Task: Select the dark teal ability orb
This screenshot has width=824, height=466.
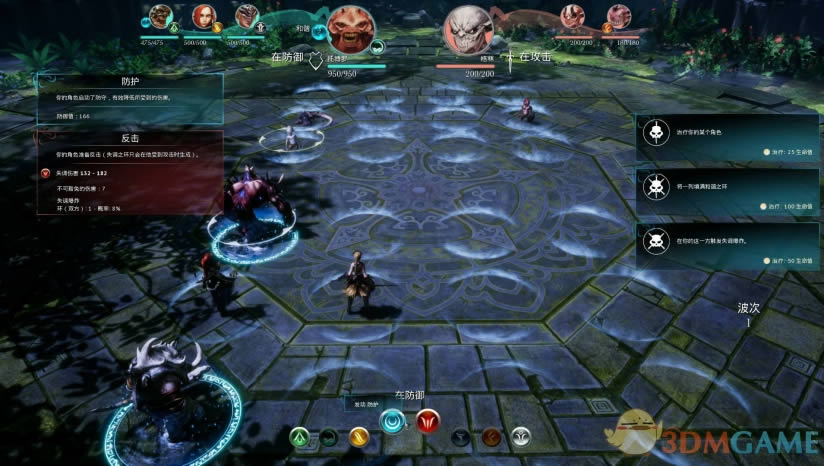Action: coord(330,437)
